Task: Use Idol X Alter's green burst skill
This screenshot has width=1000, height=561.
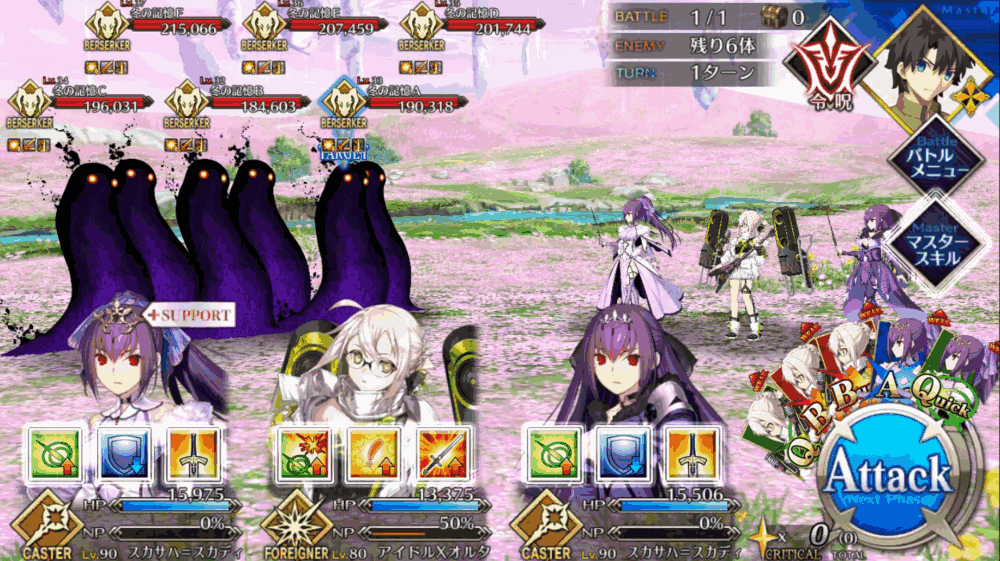Action: (299, 455)
